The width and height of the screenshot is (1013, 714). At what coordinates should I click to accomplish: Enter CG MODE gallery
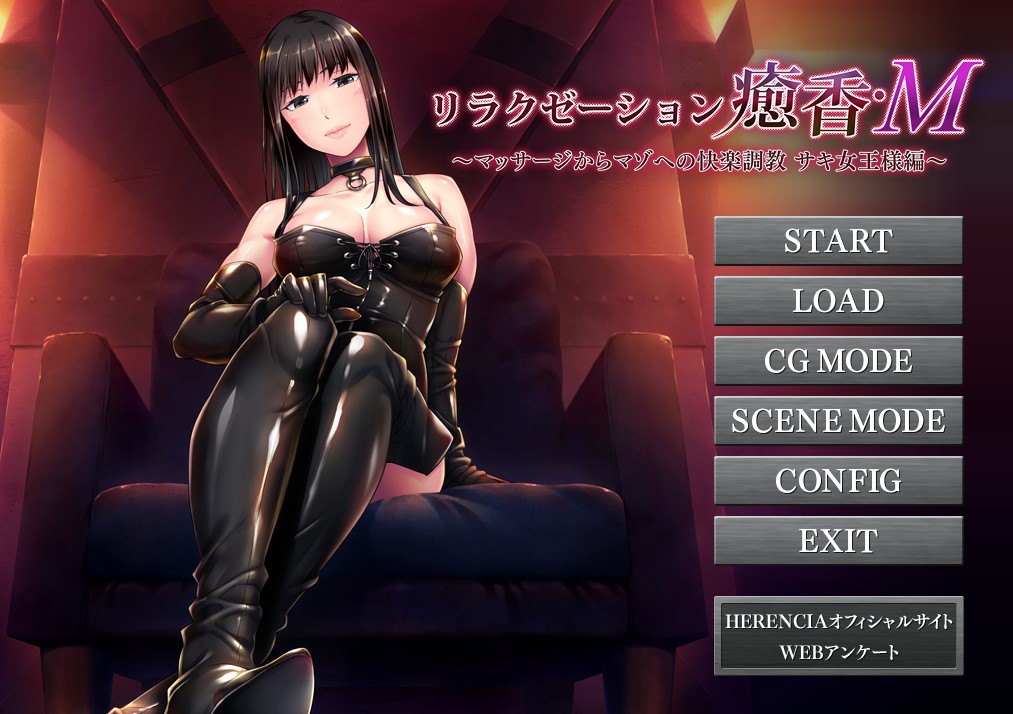838,361
